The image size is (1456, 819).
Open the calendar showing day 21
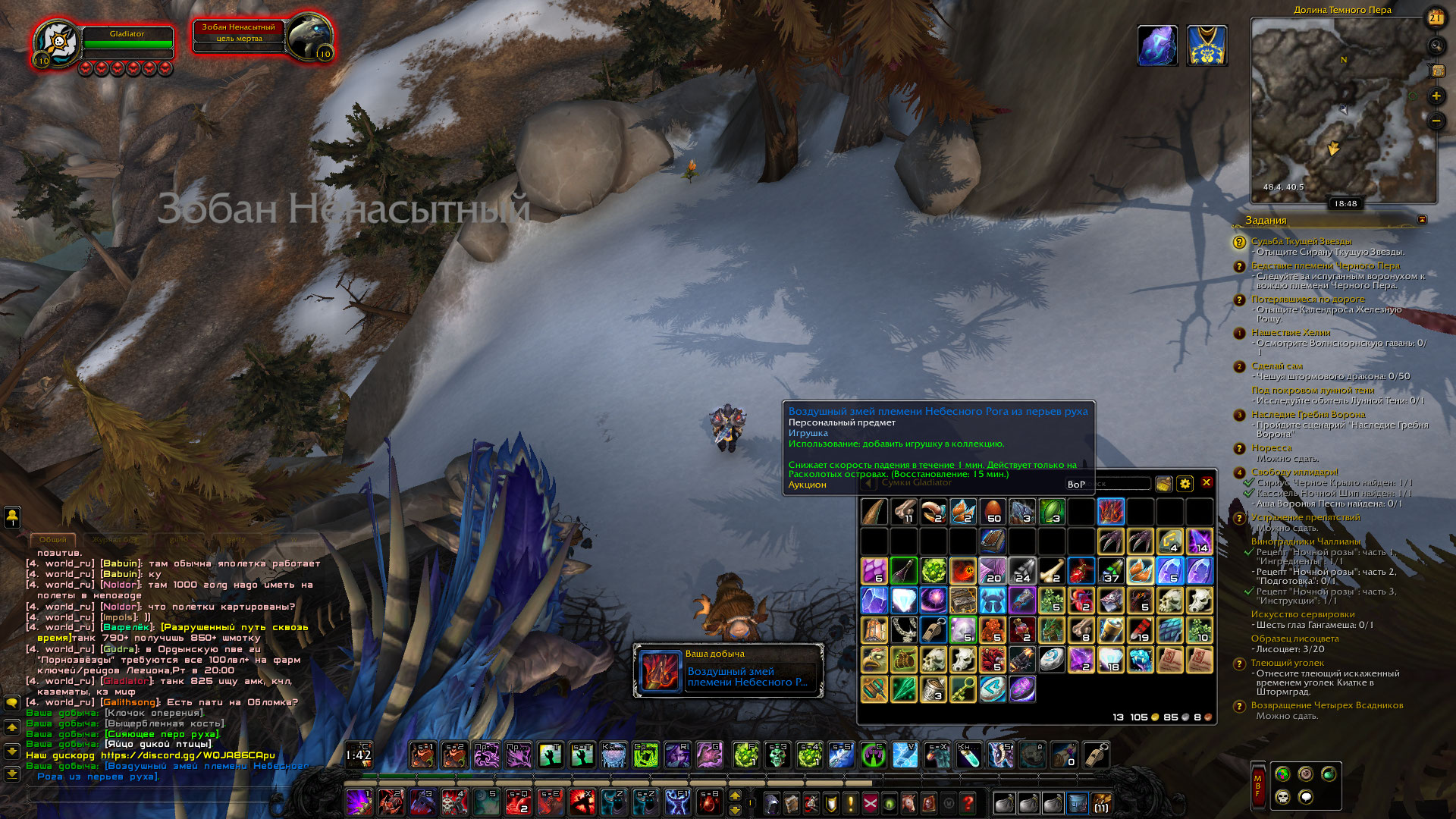[x=1436, y=18]
